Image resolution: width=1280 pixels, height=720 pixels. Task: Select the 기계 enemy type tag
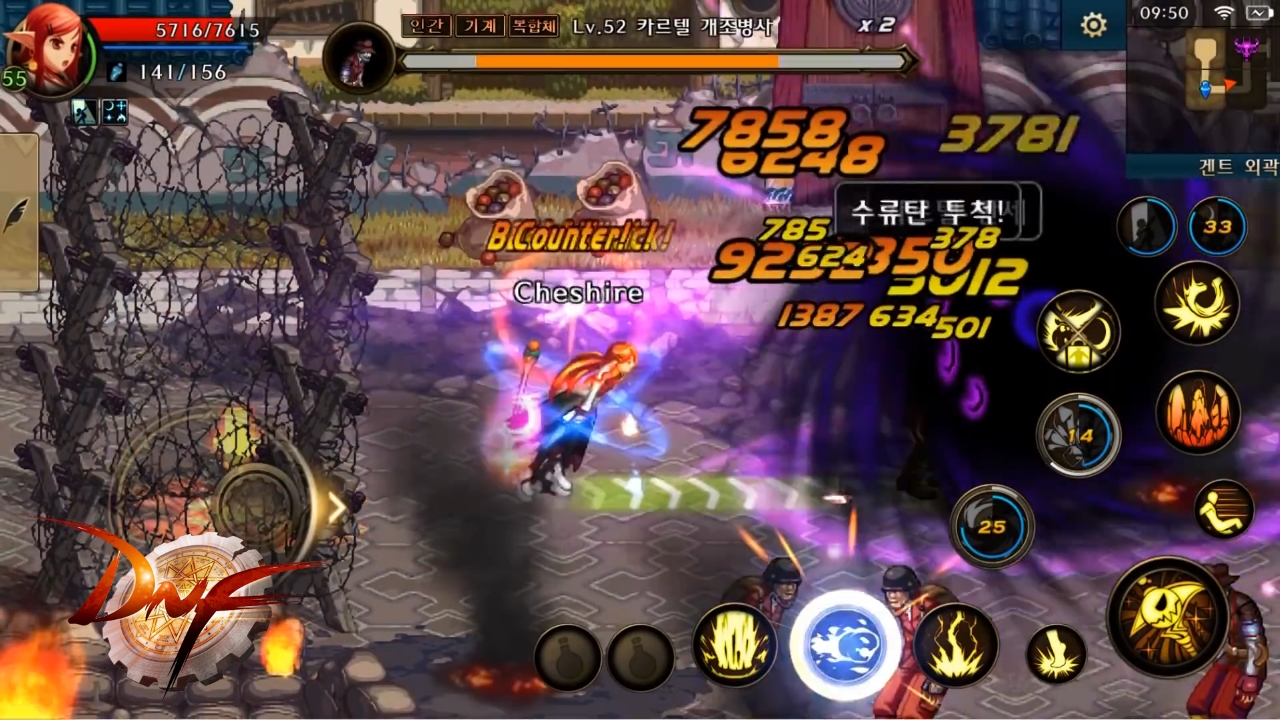[481, 27]
